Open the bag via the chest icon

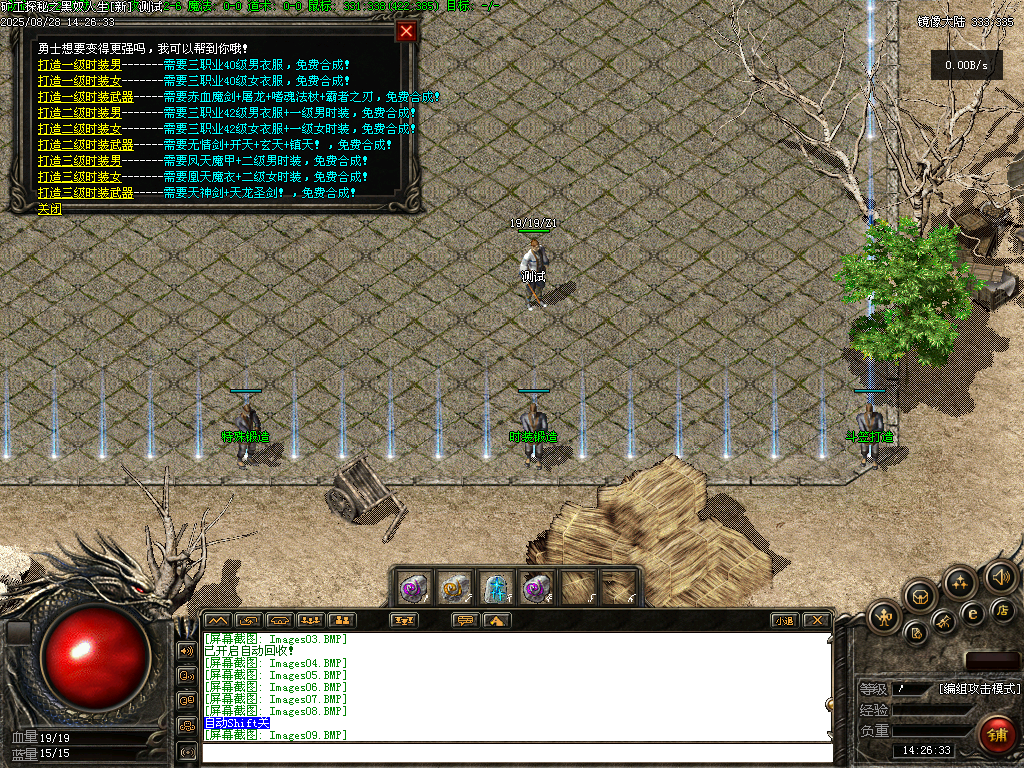tap(920, 596)
